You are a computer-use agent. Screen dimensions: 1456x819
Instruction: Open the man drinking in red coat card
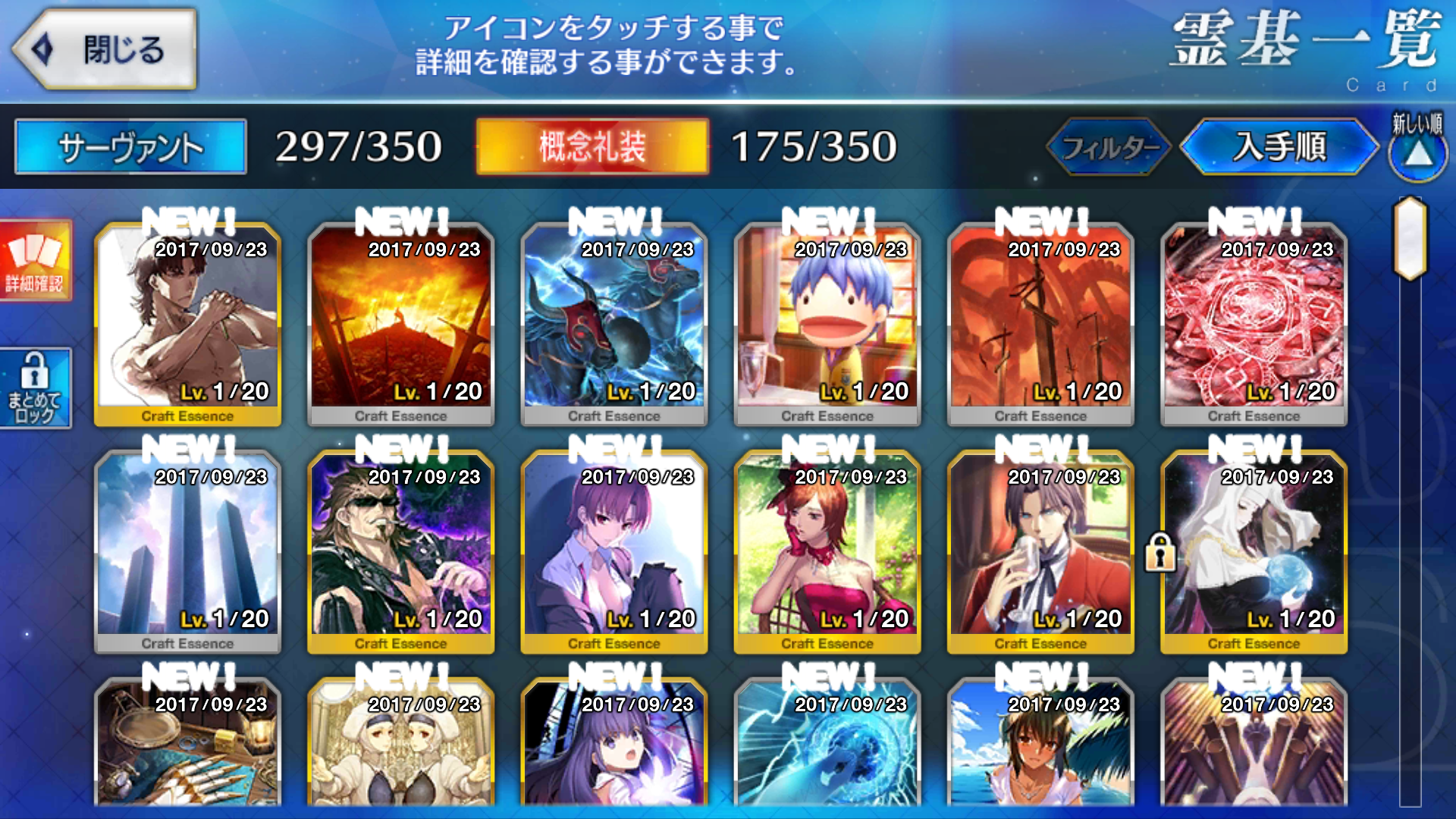tap(1040, 551)
